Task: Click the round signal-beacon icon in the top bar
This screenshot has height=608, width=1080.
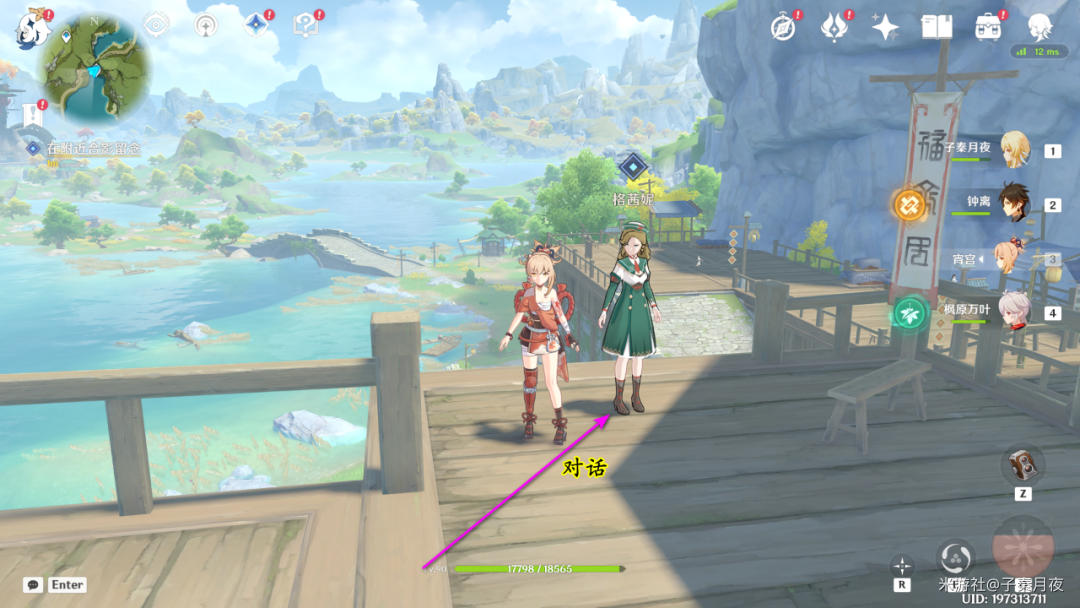Action: coord(205,25)
